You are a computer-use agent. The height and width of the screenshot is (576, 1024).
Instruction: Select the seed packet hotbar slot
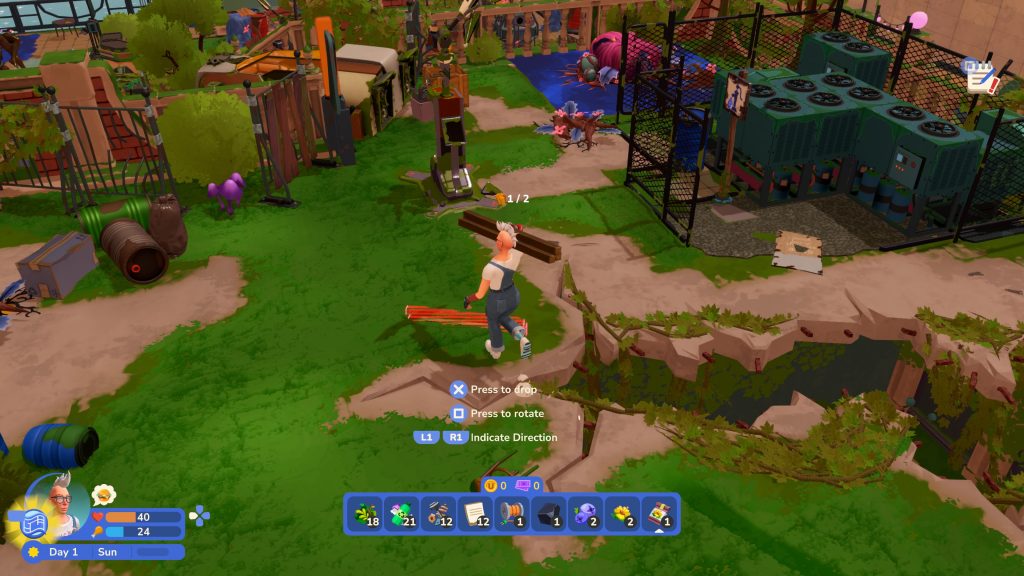pyautogui.click(x=658, y=514)
